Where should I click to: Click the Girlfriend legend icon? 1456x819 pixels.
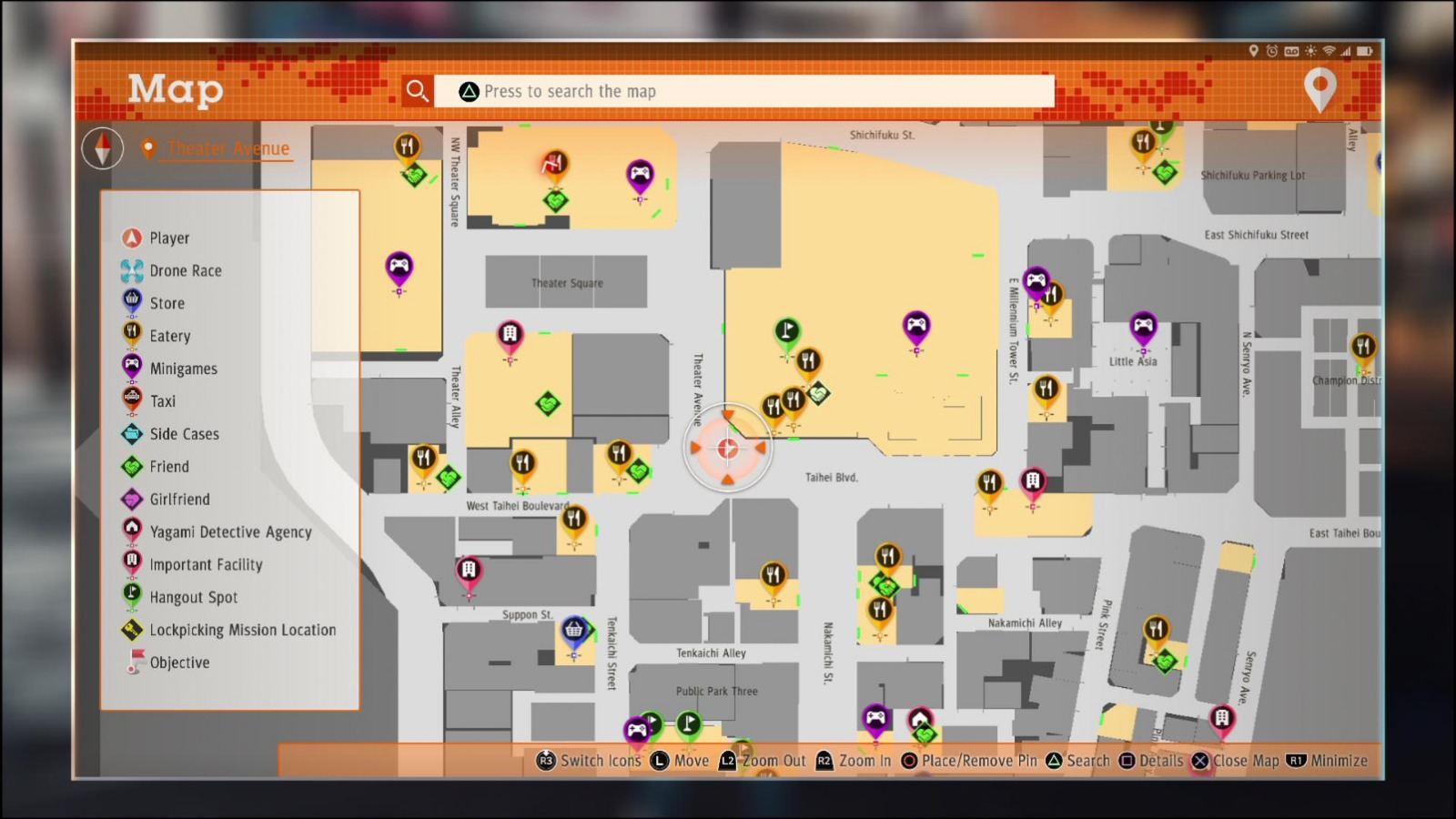[x=131, y=499]
